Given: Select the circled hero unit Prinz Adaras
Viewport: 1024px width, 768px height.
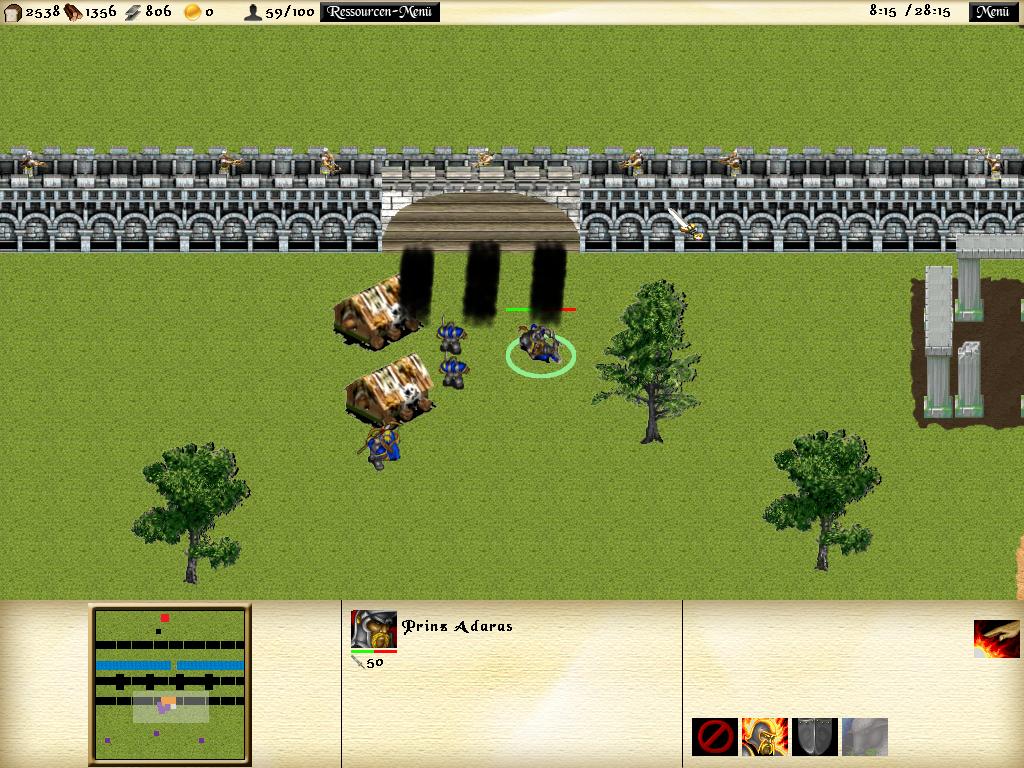Looking at the screenshot, I should tap(541, 346).
